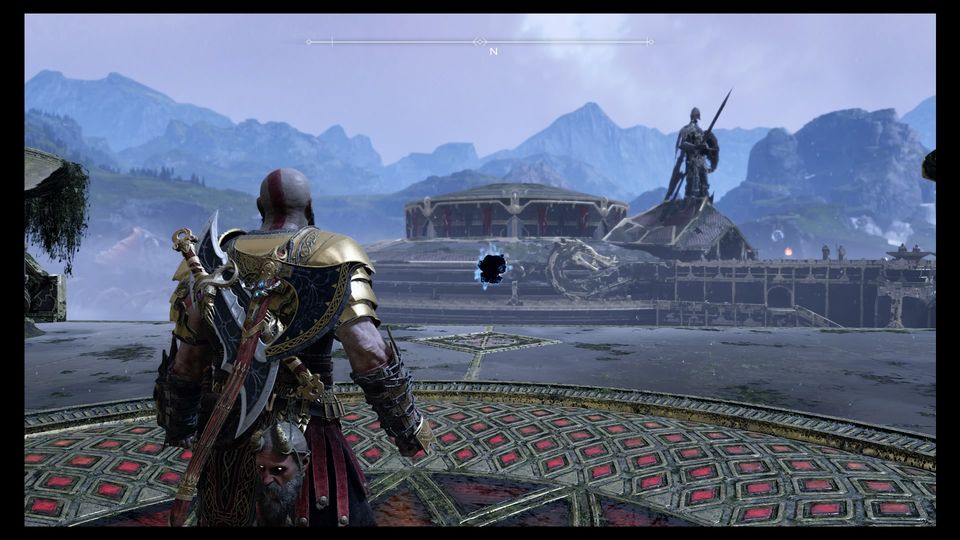Screen dimensions: 960x540
Task: Click the compass bar showing North
Action: pos(480,42)
